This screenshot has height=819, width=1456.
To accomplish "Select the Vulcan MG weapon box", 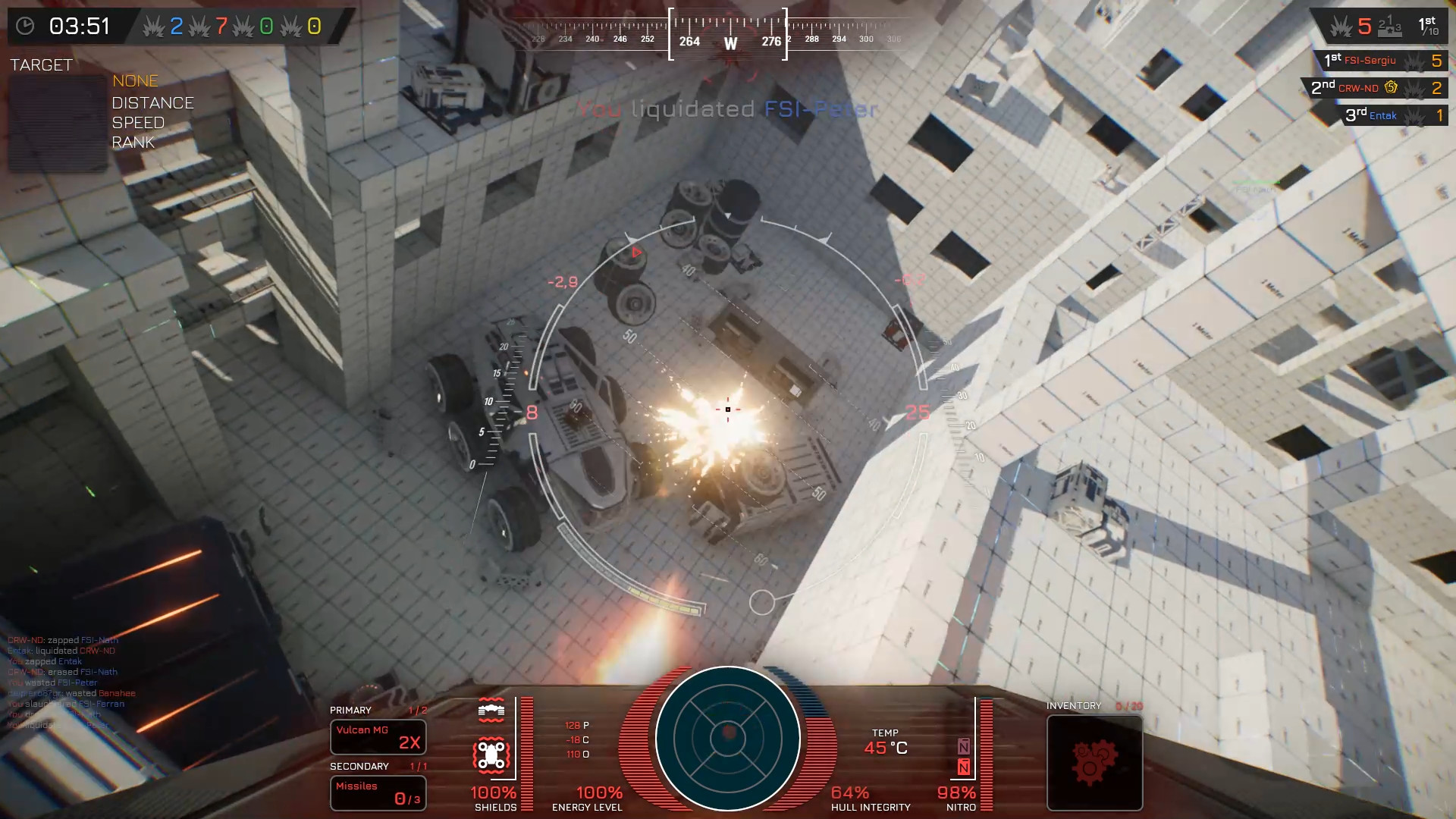I will point(378,737).
